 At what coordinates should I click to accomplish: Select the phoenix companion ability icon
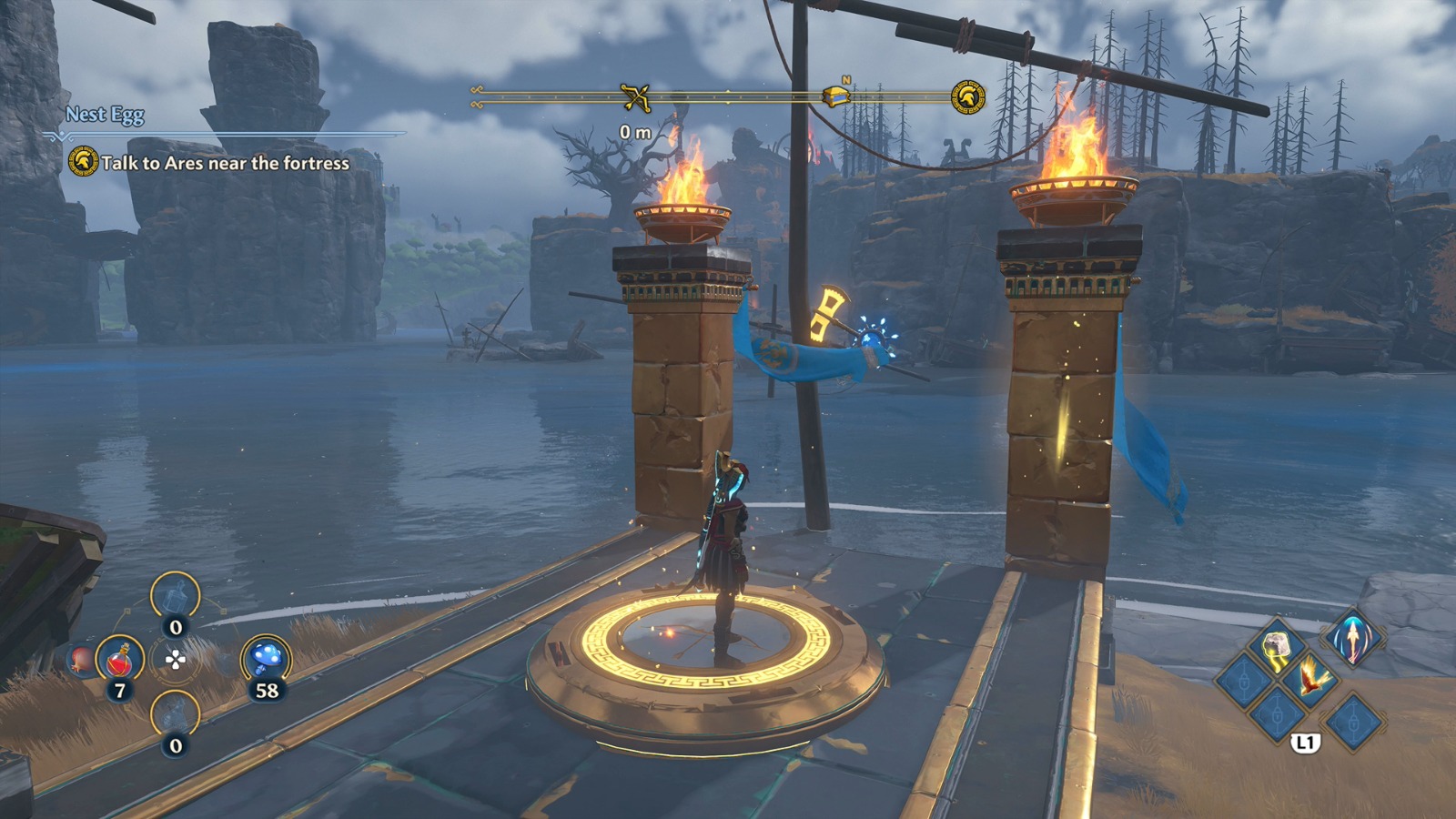point(1312,678)
